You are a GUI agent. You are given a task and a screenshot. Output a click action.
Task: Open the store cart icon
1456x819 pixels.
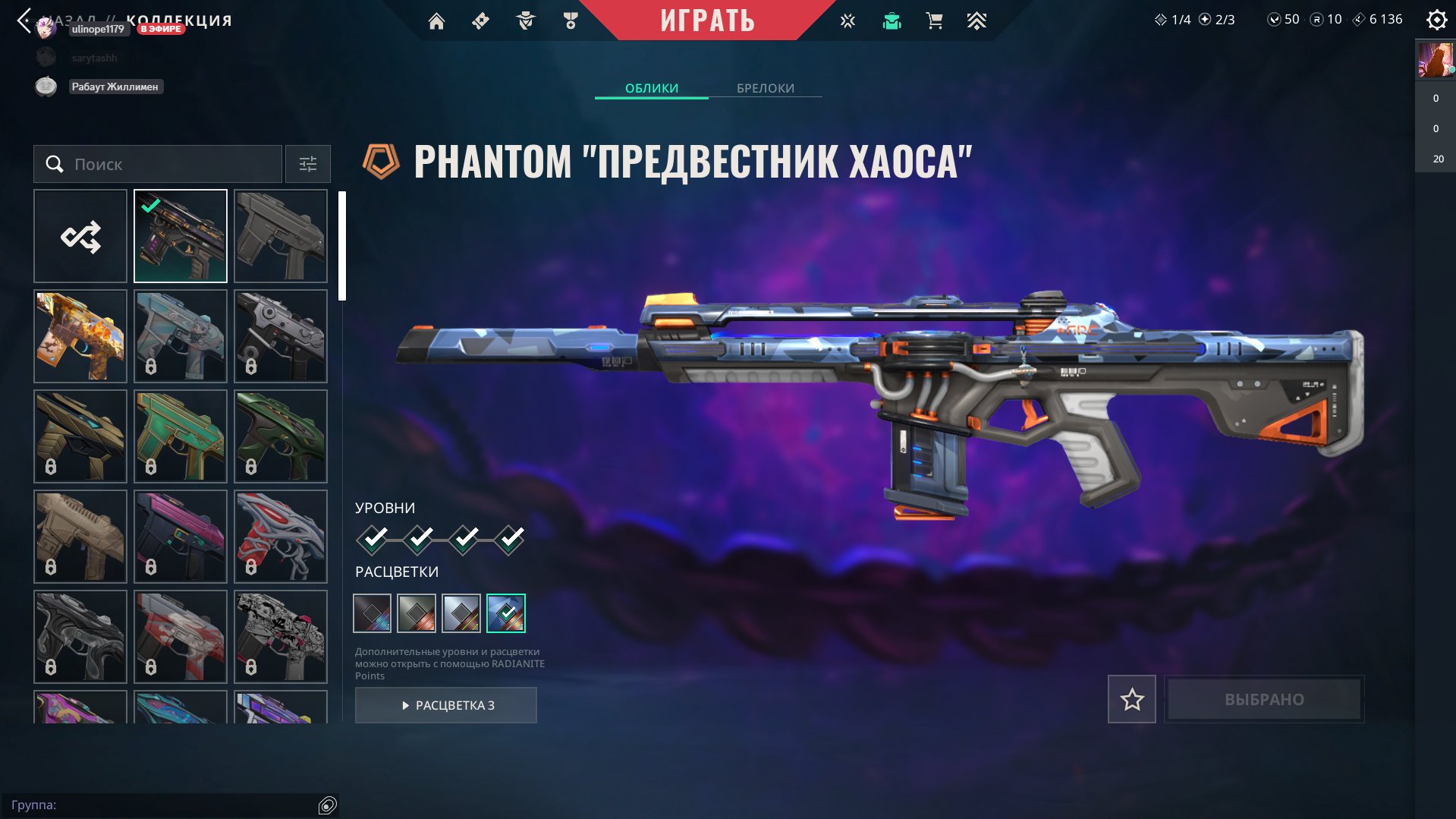(x=933, y=20)
